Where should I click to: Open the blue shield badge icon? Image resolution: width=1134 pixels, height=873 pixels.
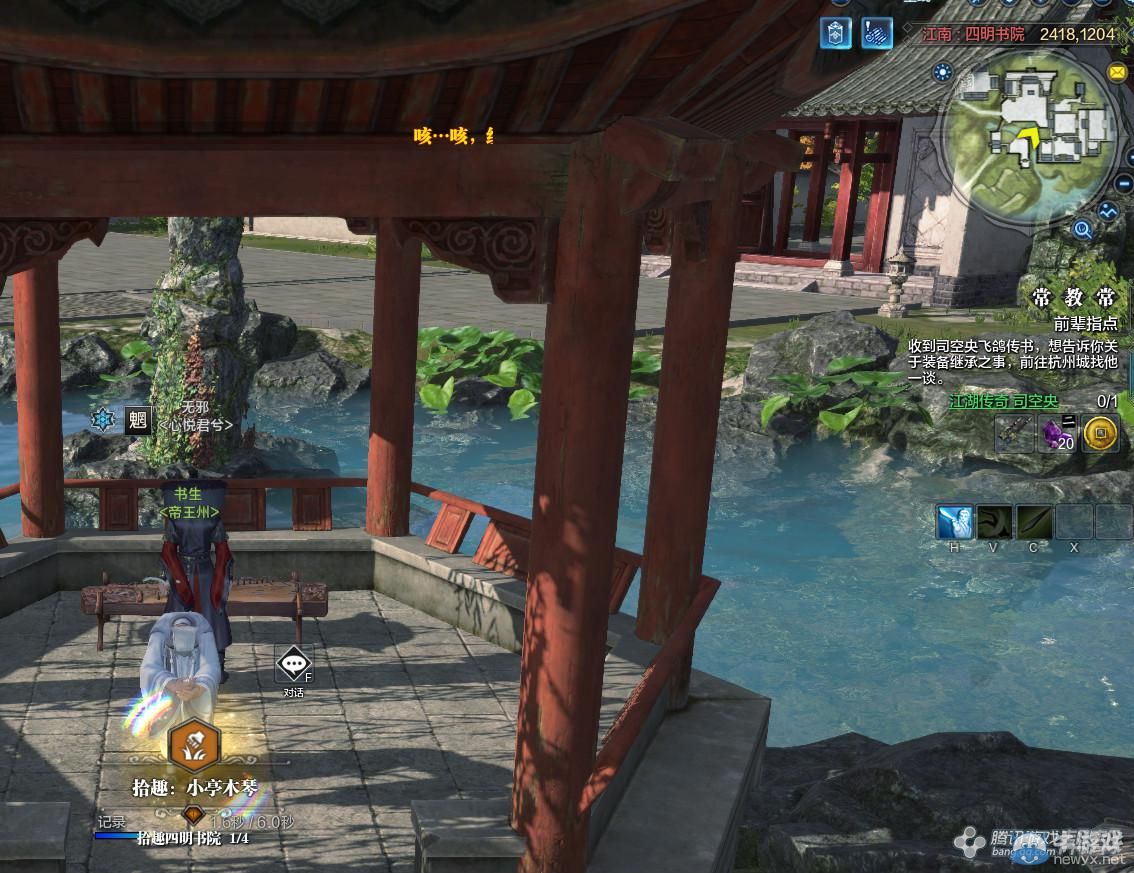point(836,32)
